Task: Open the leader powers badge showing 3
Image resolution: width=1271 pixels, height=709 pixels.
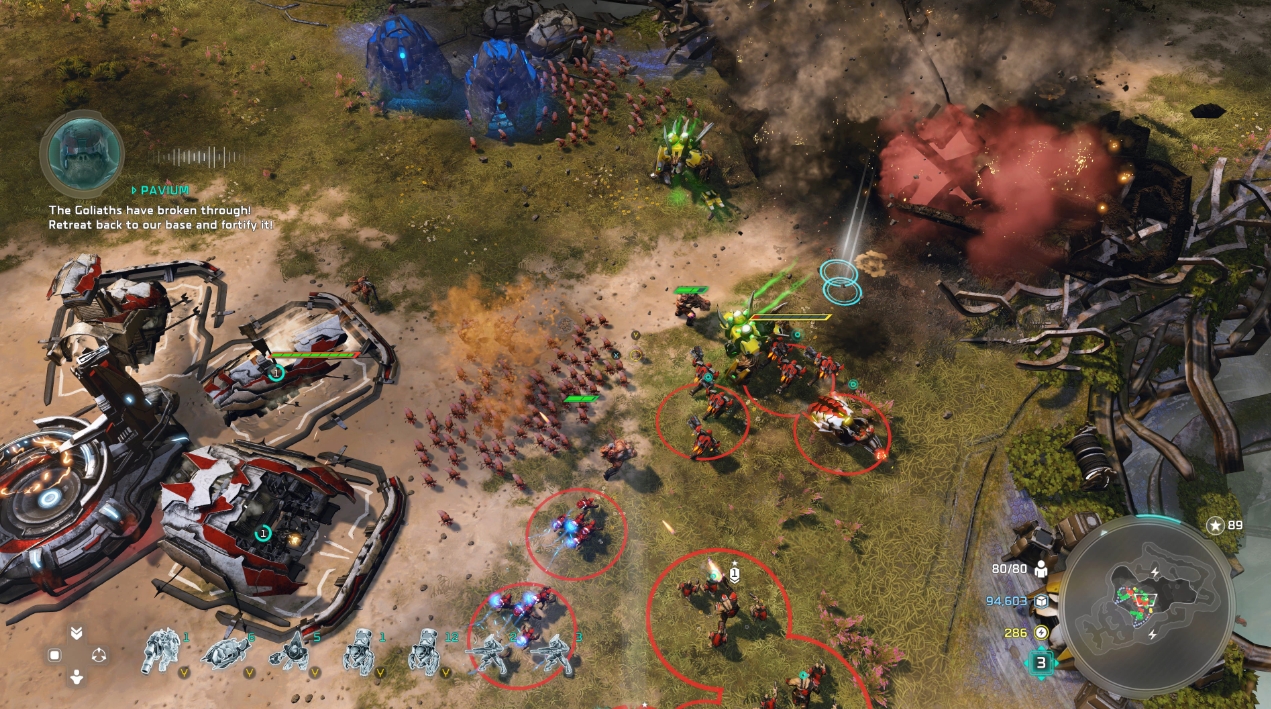Action: coord(1041,662)
